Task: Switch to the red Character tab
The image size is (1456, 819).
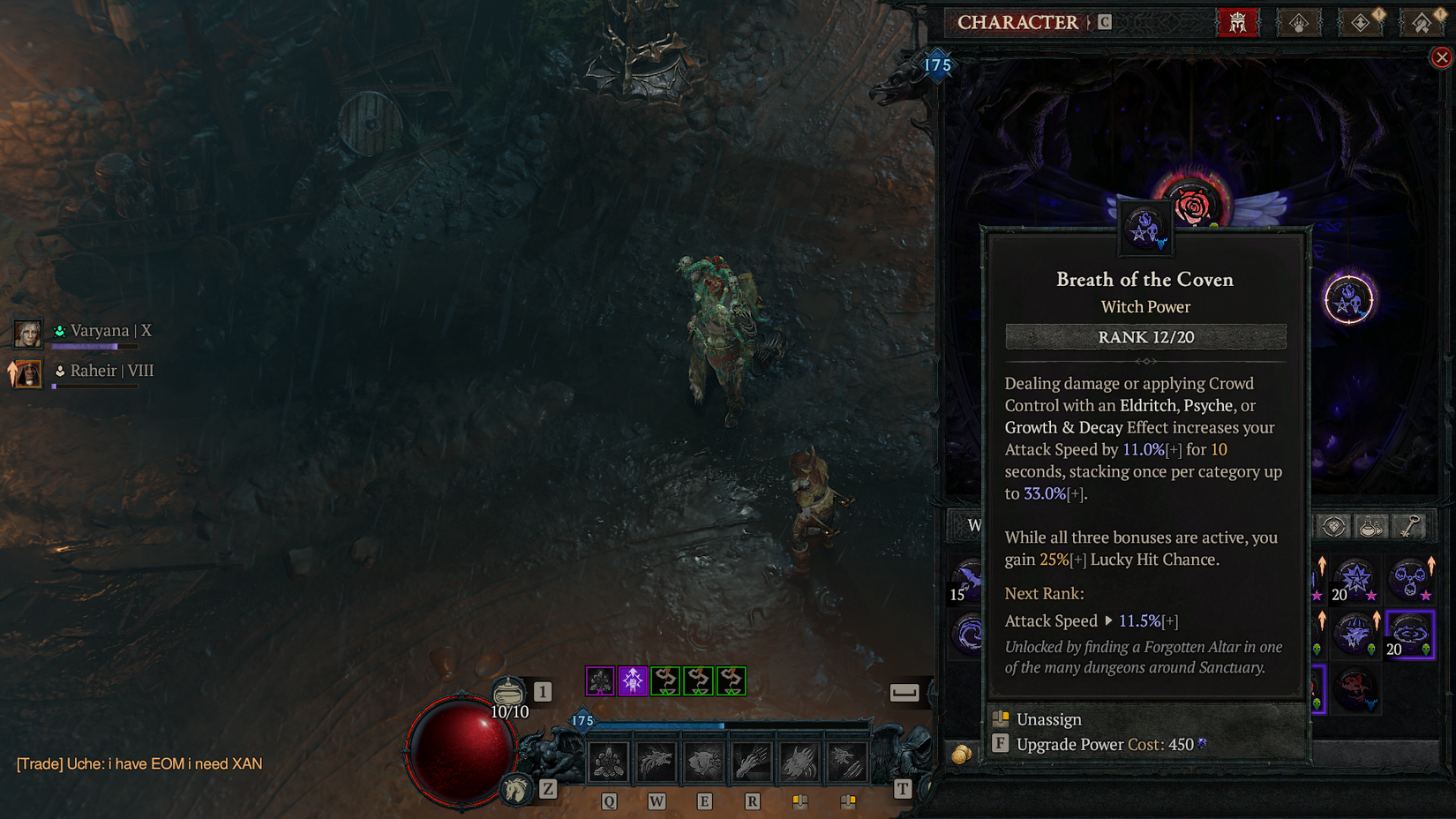Action: click(1239, 22)
